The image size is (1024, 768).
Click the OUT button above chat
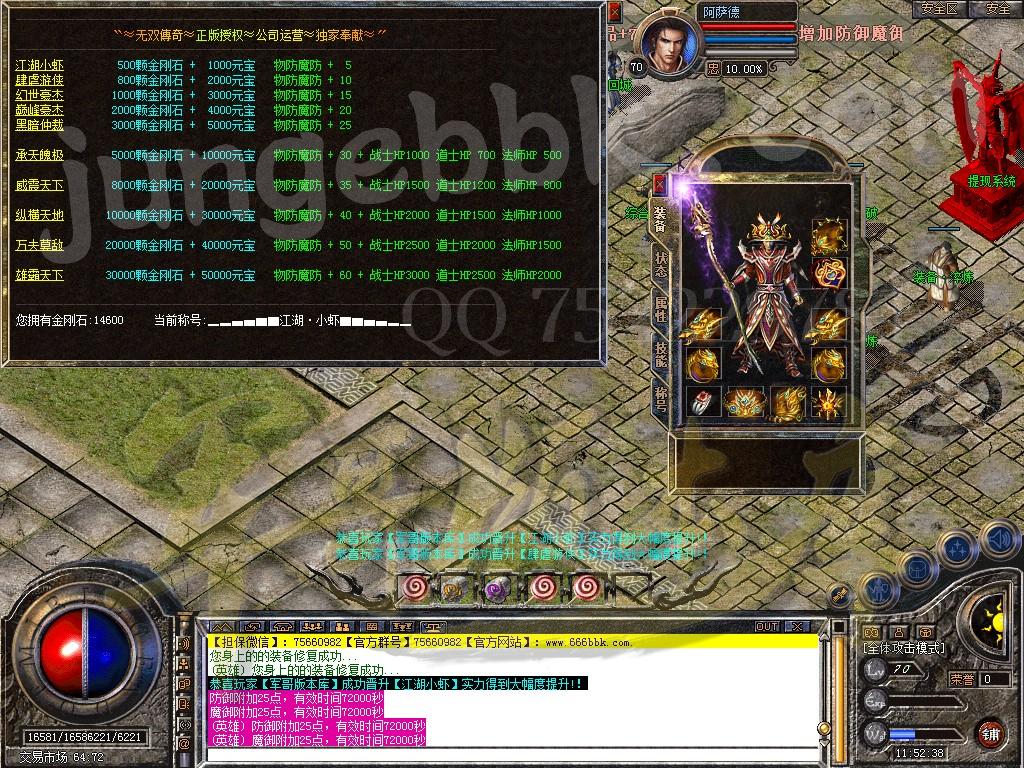pyautogui.click(x=767, y=627)
